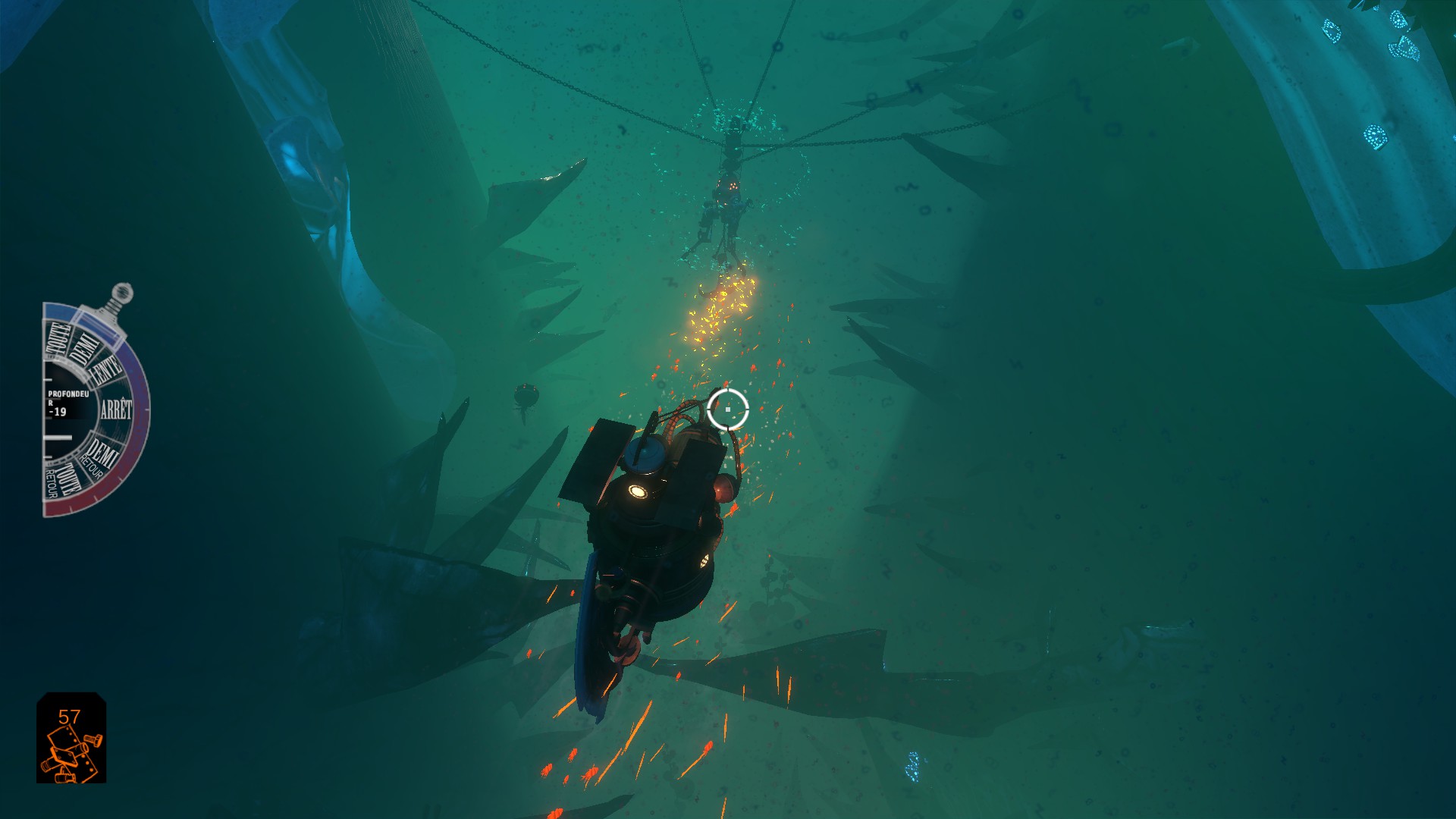This screenshot has width=1456, height=819.
Task: Click the targeting reticle in the center
Action: click(x=729, y=409)
